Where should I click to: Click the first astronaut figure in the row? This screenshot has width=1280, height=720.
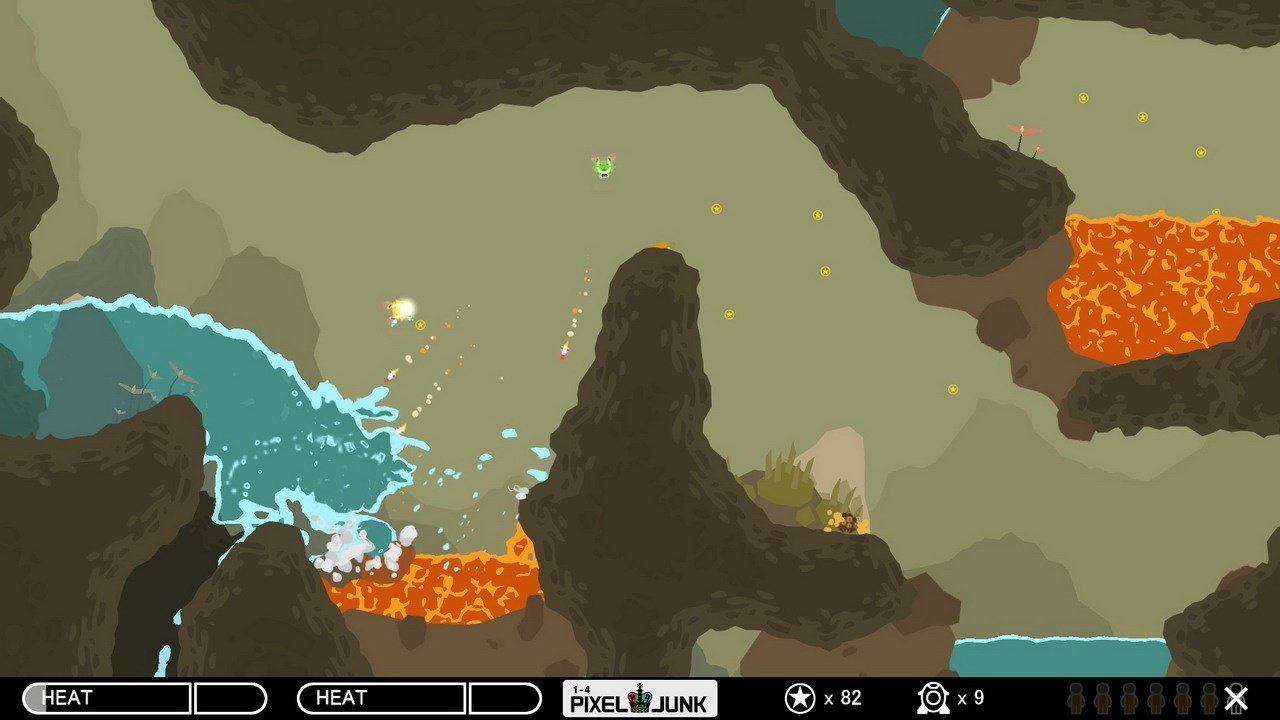[1075, 697]
